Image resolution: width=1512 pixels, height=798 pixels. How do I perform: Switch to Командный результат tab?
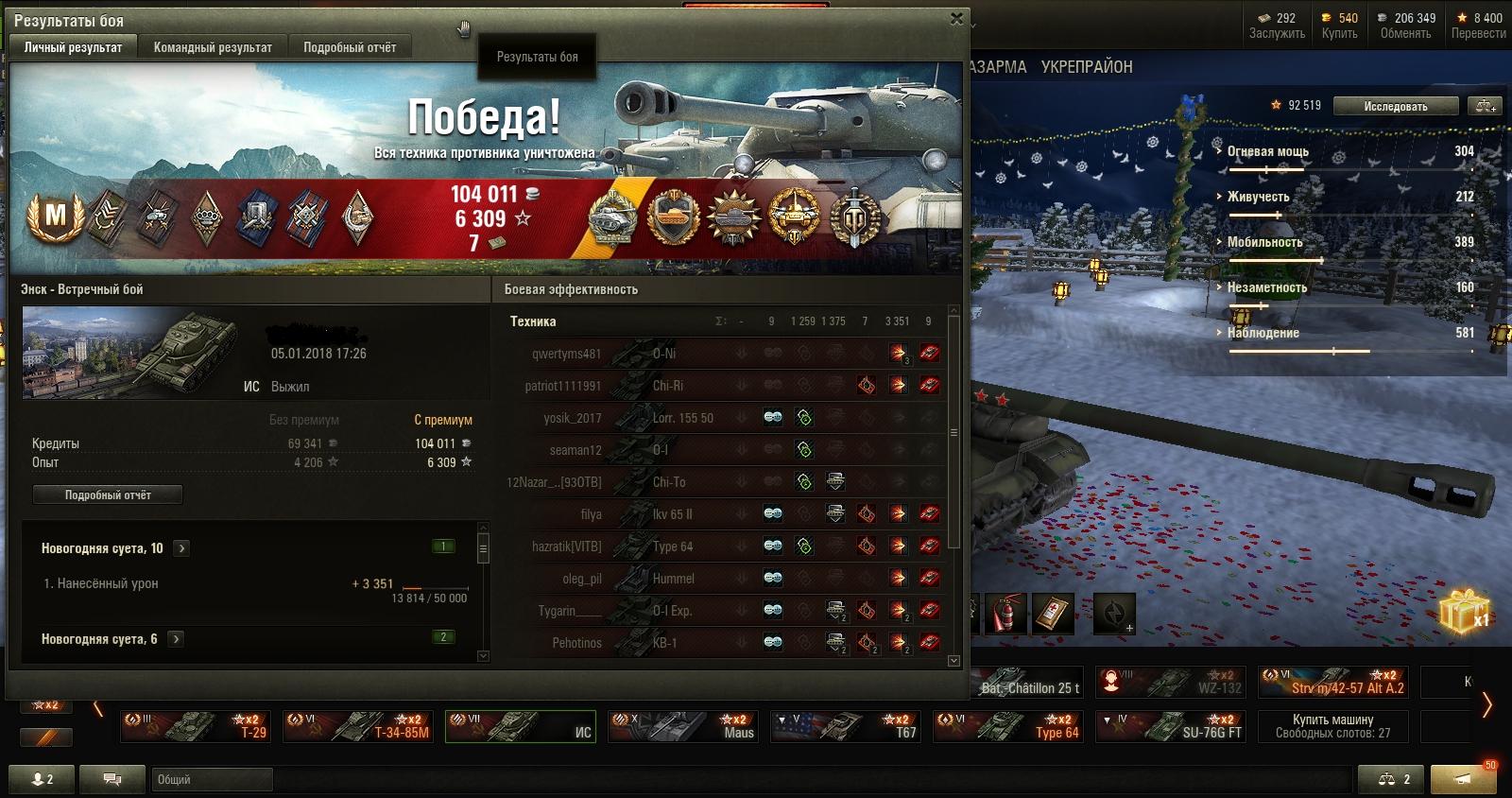213,47
